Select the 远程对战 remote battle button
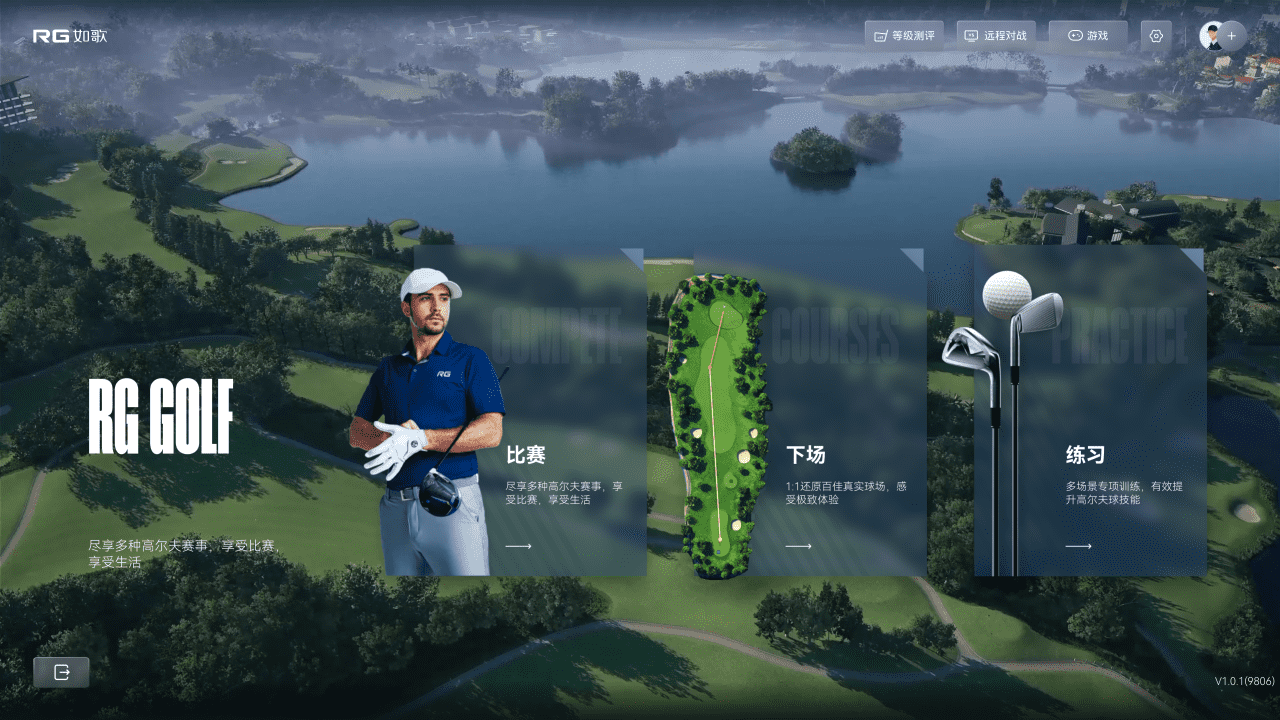Screen dimensions: 1280x720 coord(996,36)
